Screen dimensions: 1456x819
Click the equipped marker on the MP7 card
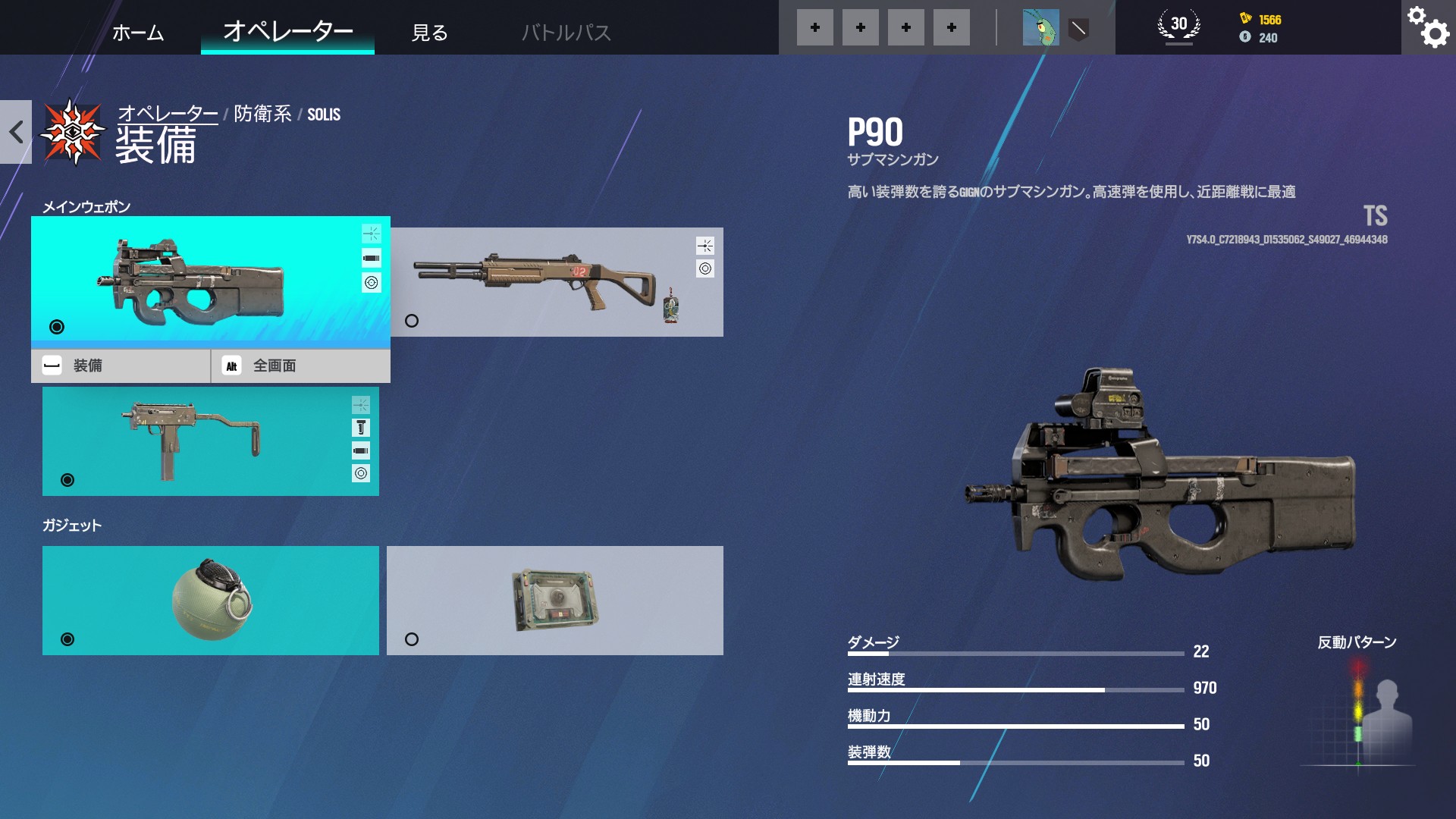pyautogui.click(x=67, y=480)
